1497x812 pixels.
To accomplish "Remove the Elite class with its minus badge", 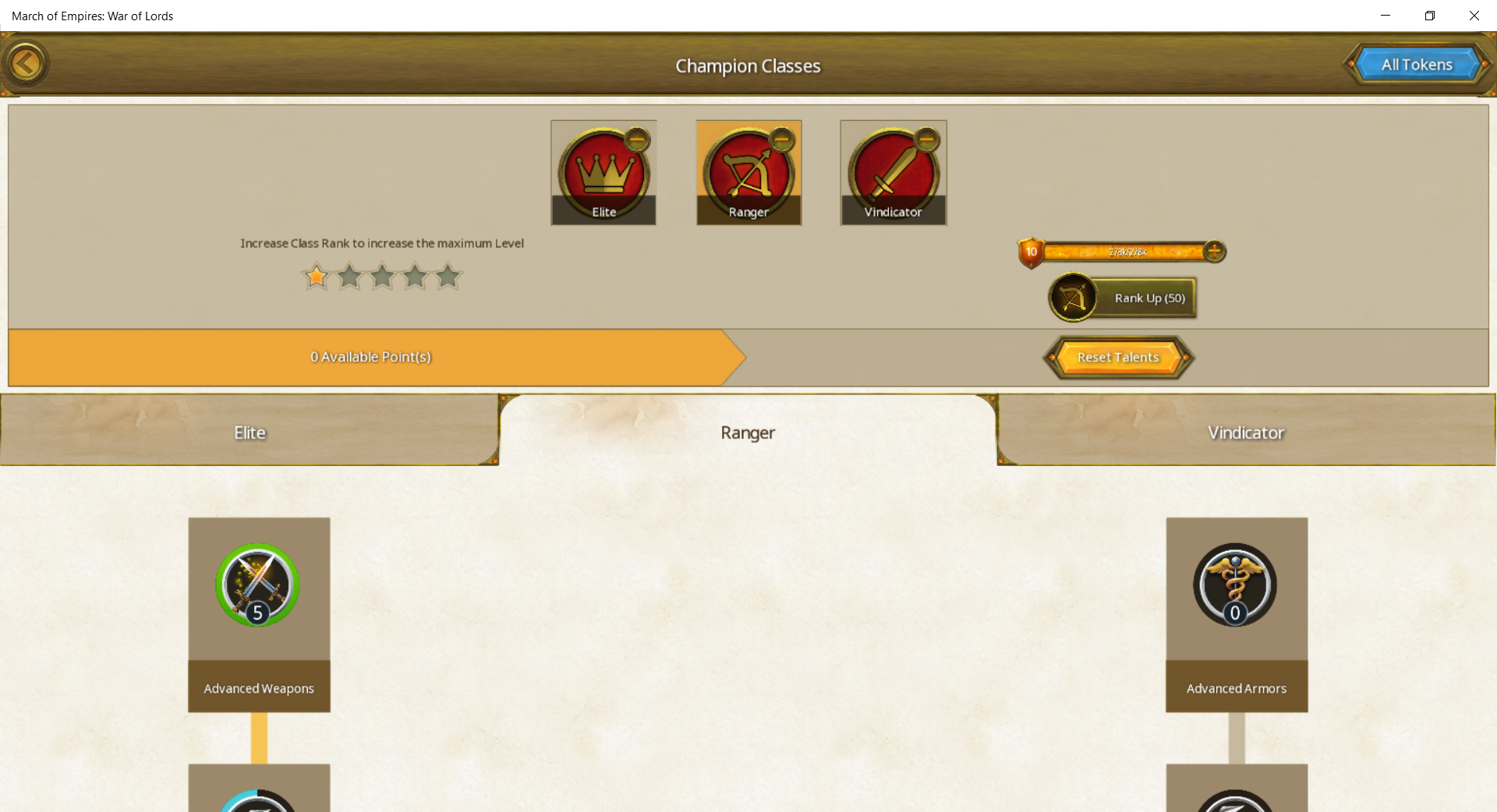I will click(637, 140).
